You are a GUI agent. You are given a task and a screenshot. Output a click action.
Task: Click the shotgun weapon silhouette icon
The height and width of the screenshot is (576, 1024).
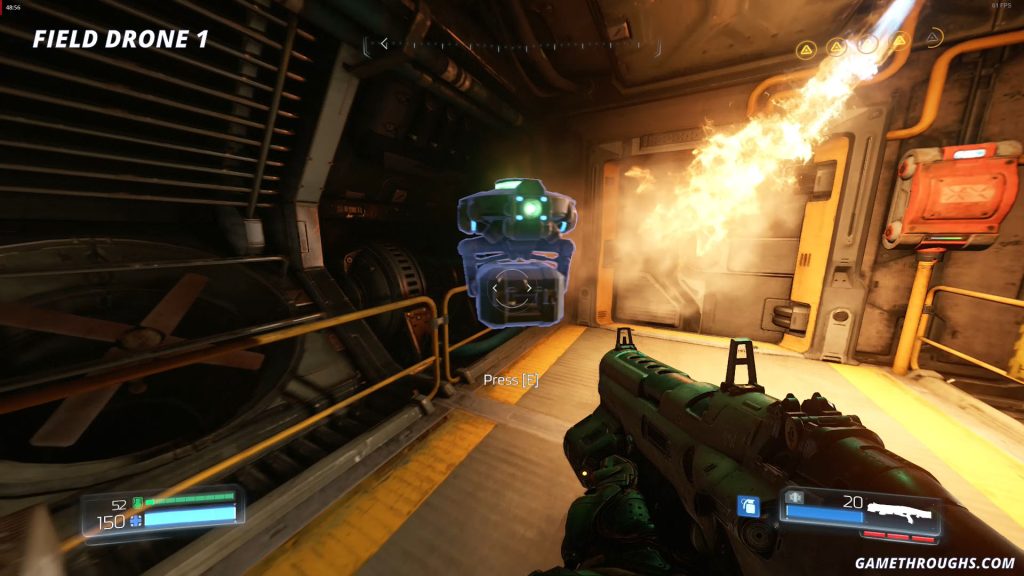click(x=899, y=513)
